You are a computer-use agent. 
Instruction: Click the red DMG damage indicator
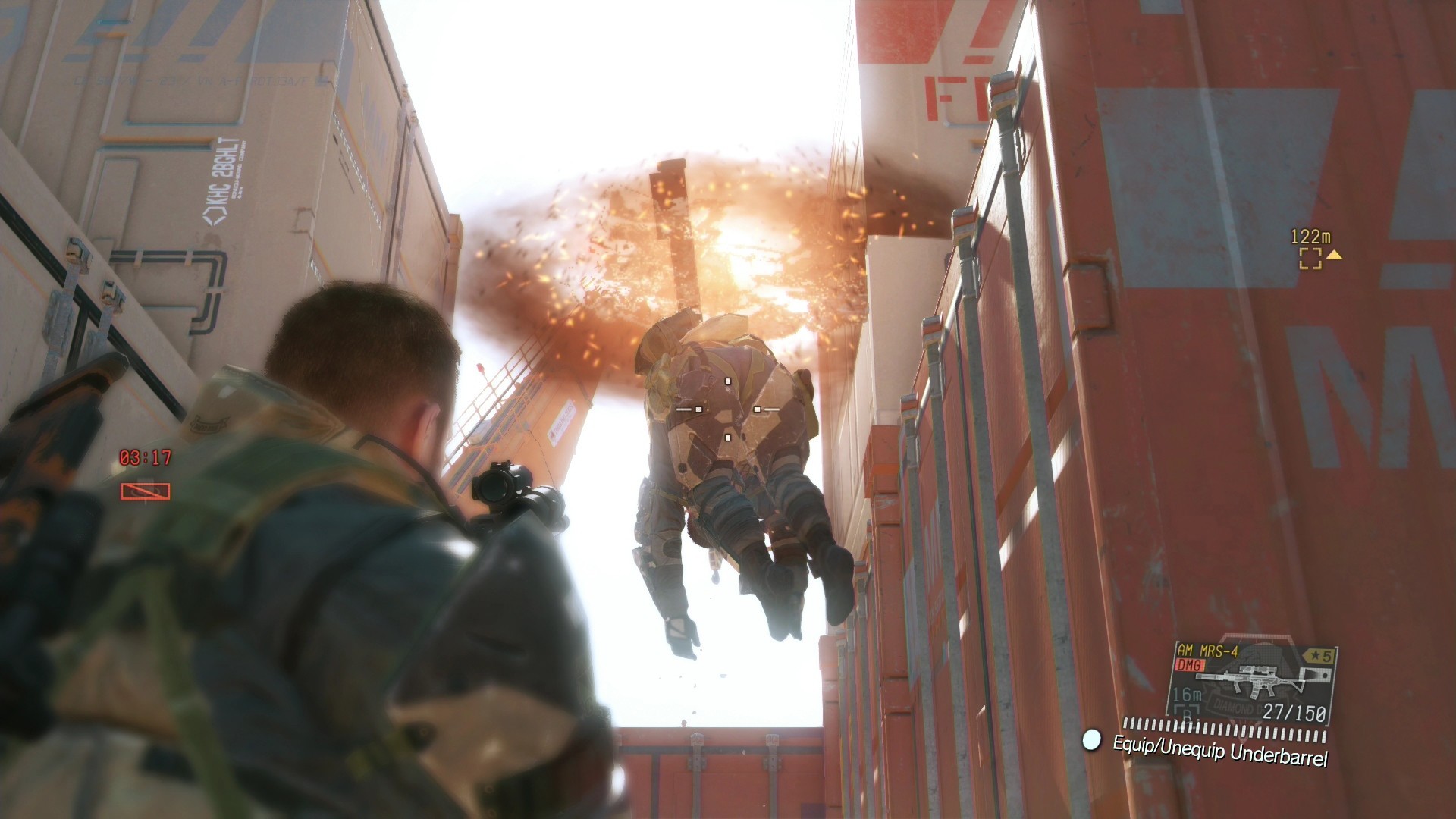[1189, 665]
